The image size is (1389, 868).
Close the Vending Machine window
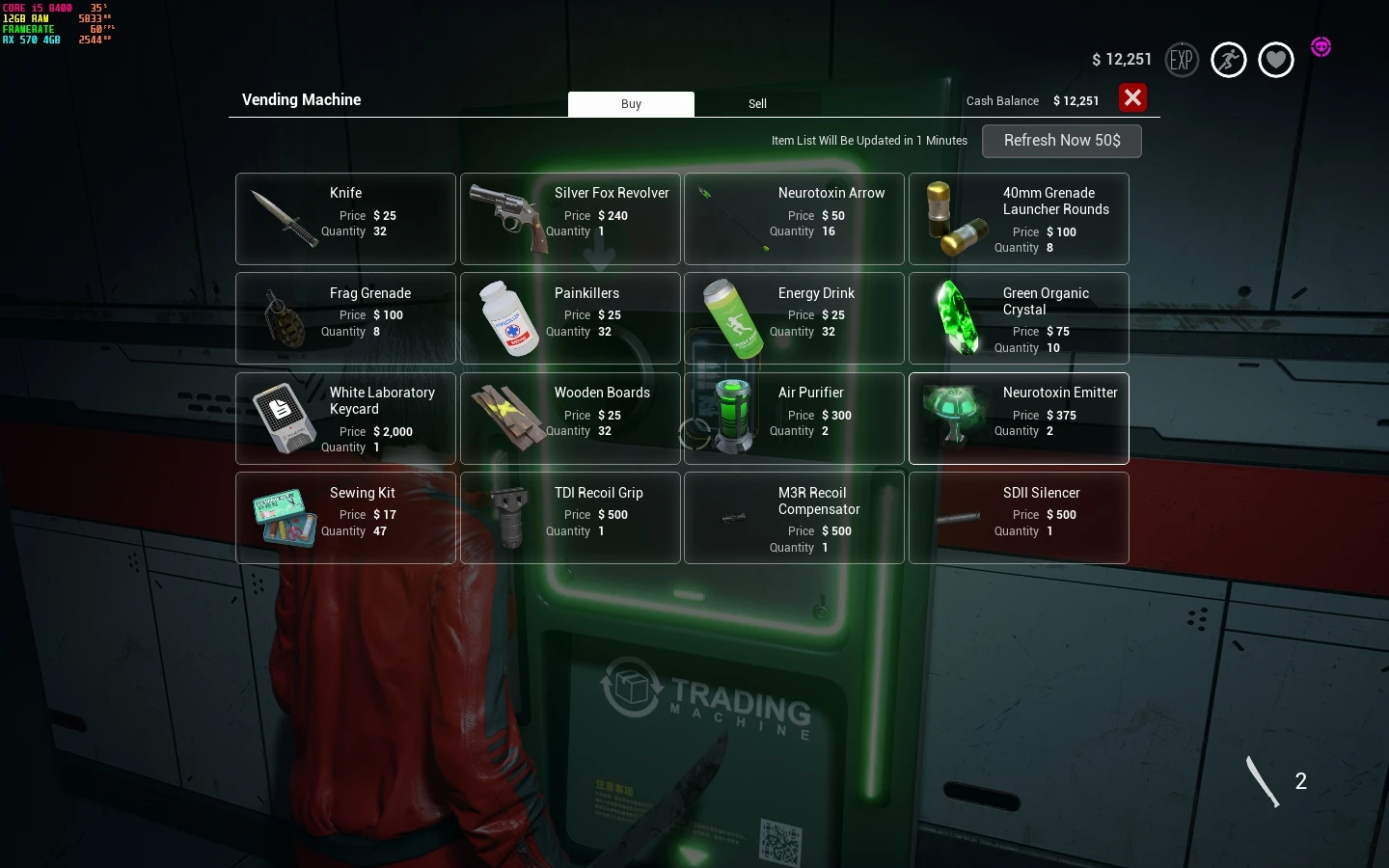point(1132,97)
